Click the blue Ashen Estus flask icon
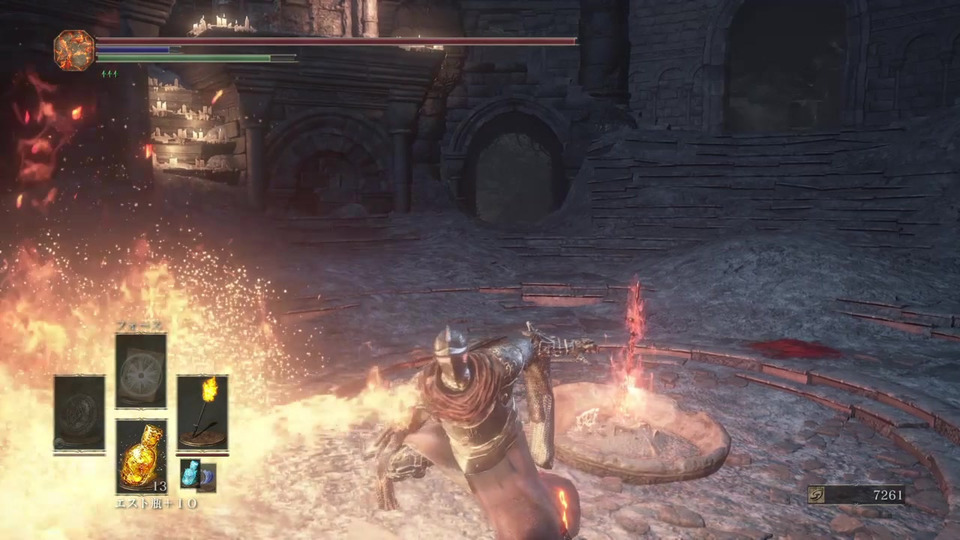This screenshot has width=960, height=540. tap(190, 473)
